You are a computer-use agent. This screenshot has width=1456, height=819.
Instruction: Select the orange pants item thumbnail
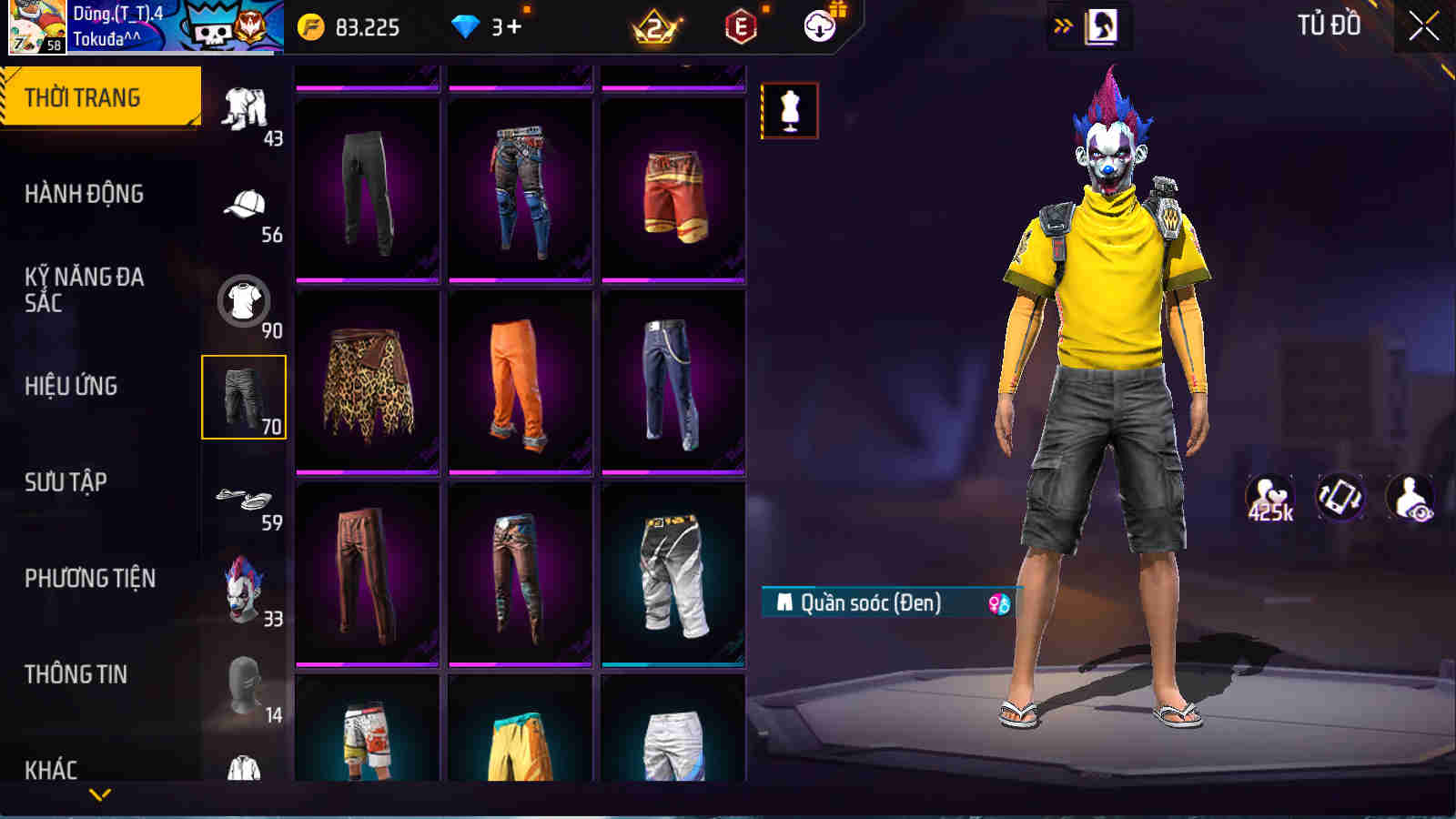pos(519,389)
